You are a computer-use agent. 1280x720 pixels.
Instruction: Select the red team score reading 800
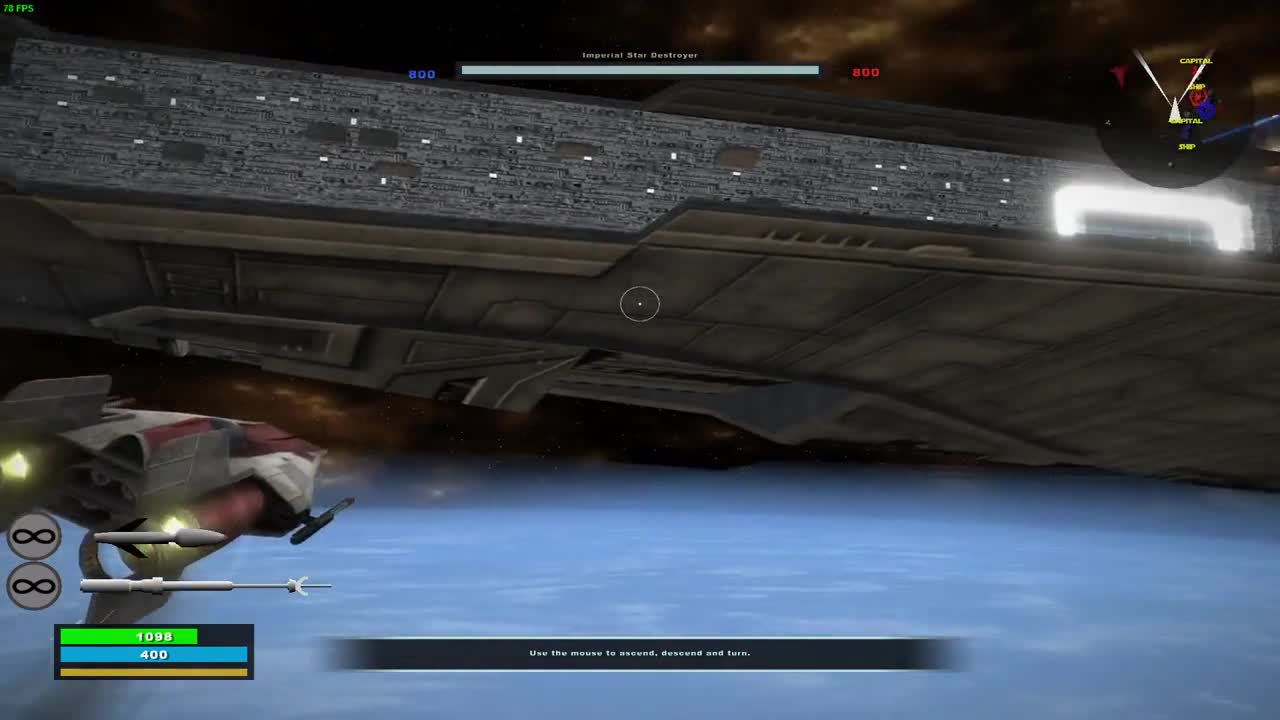[x=865, y=72]
